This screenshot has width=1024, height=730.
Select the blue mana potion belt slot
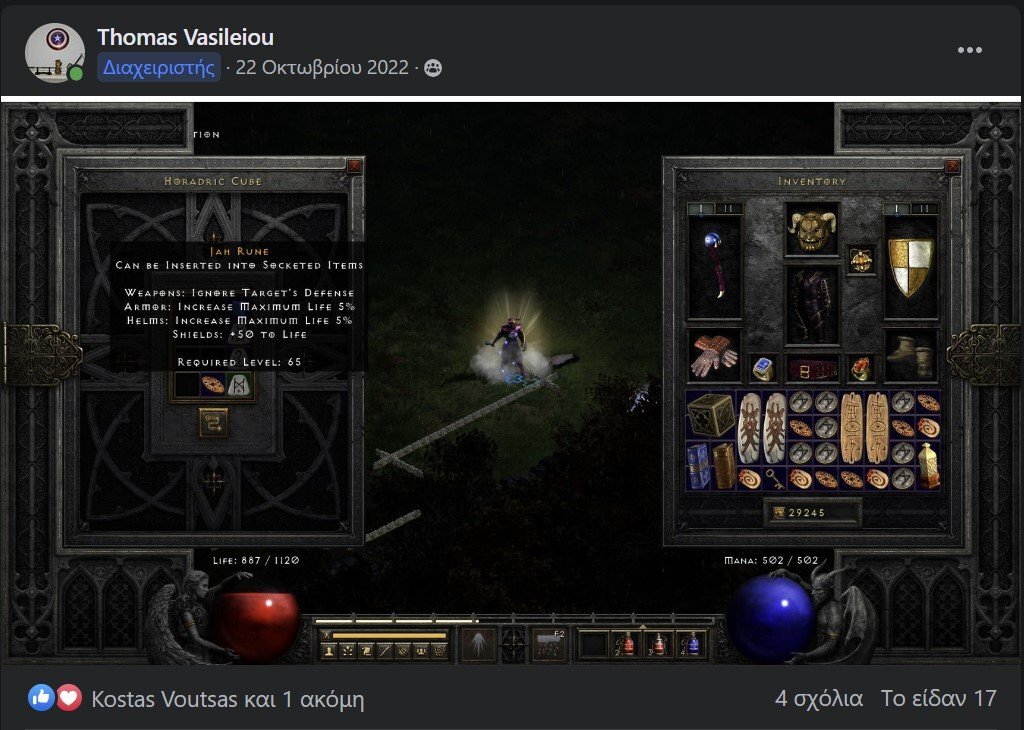(x=692, y=643)
